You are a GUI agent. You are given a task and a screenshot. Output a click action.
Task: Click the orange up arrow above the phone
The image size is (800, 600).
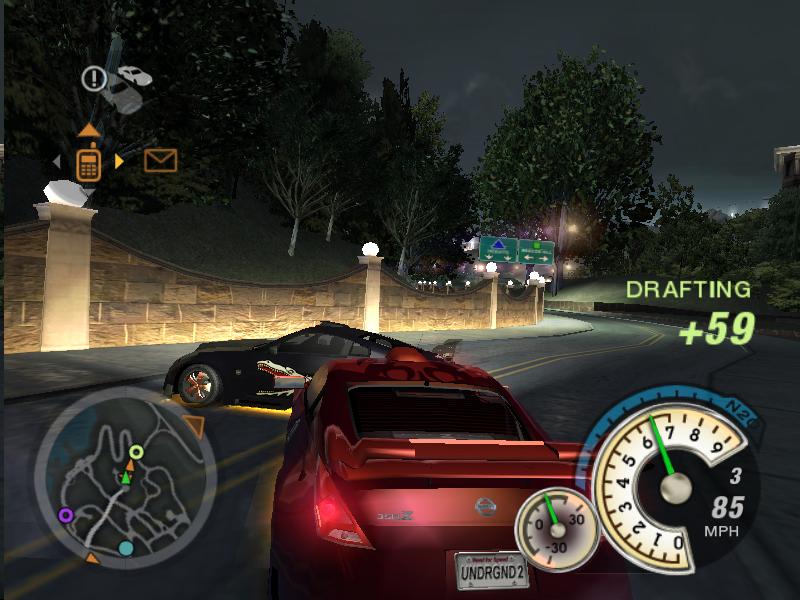[x=89, y=130]
